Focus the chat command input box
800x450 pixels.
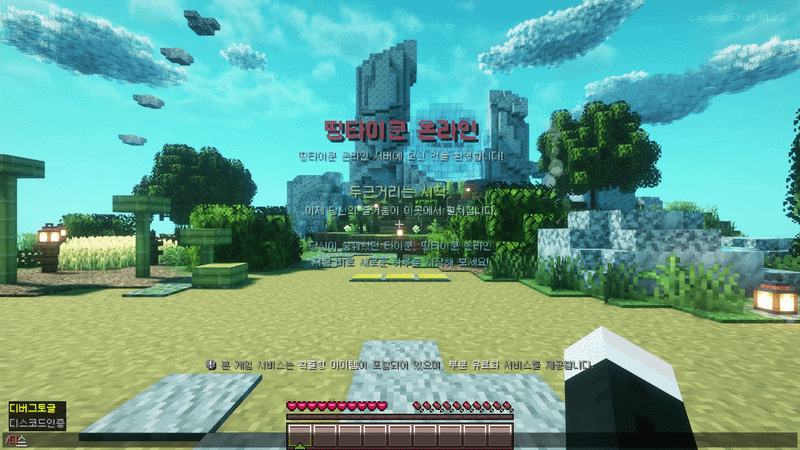[x=150, y=440]
